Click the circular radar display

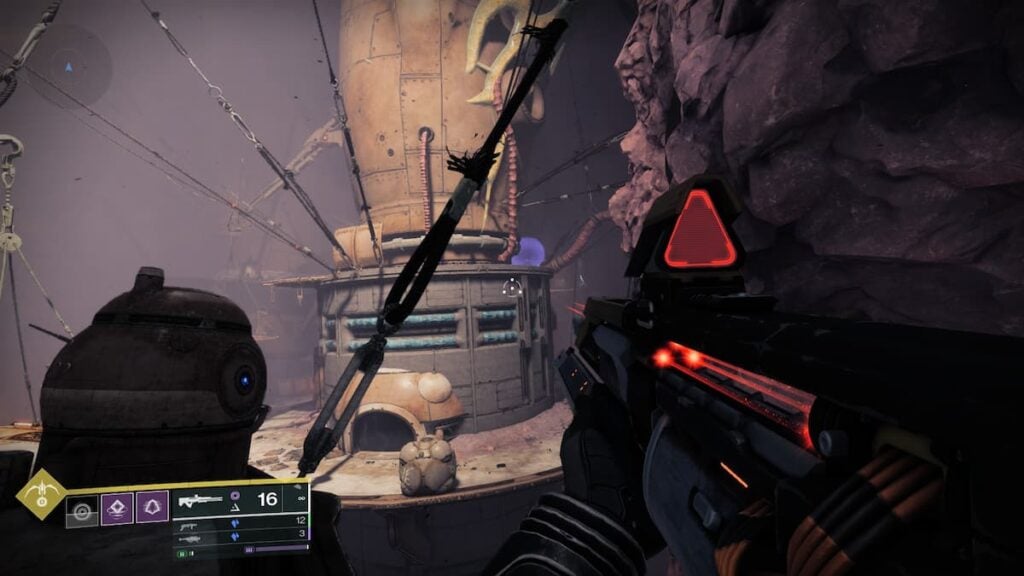click(x=68, y=68)
